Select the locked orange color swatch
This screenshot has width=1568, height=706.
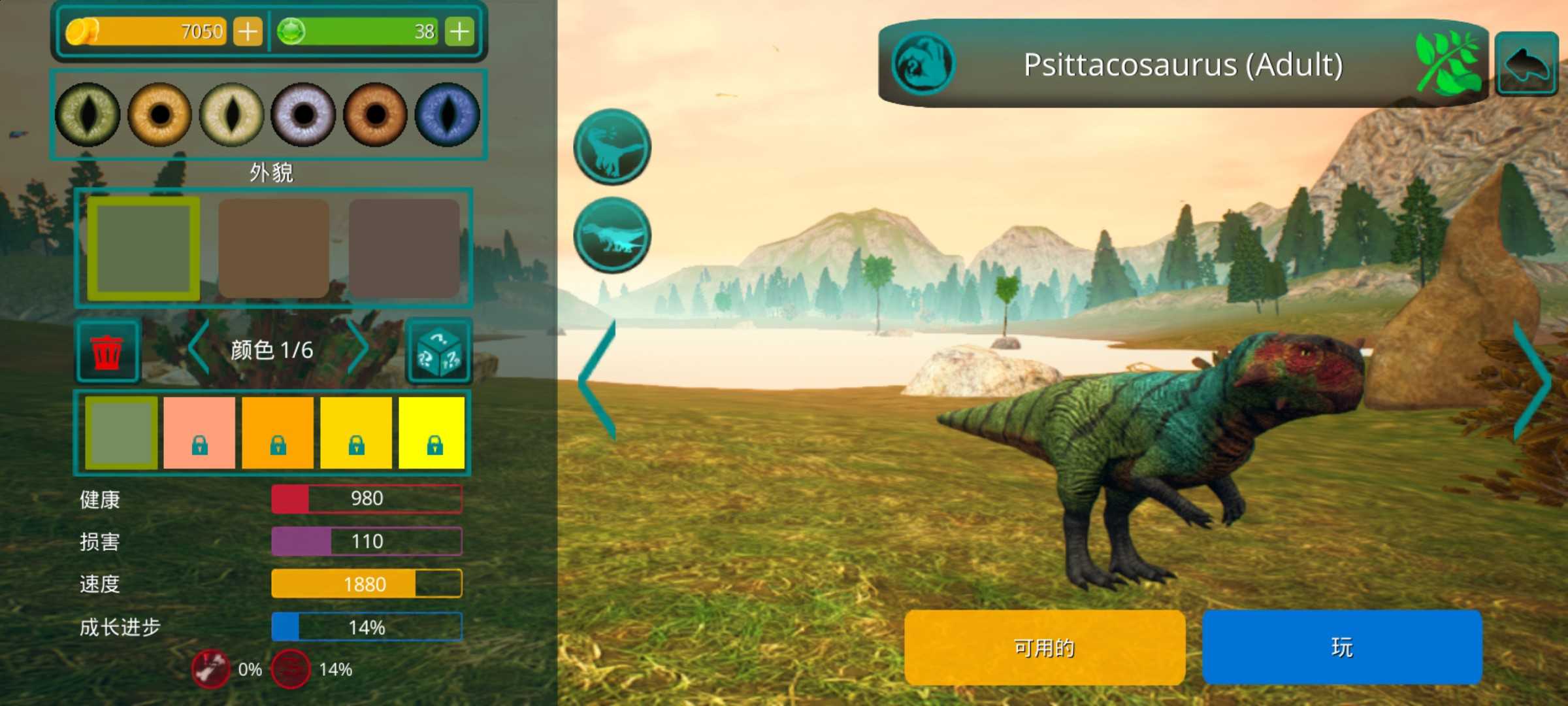click(278, 432)
